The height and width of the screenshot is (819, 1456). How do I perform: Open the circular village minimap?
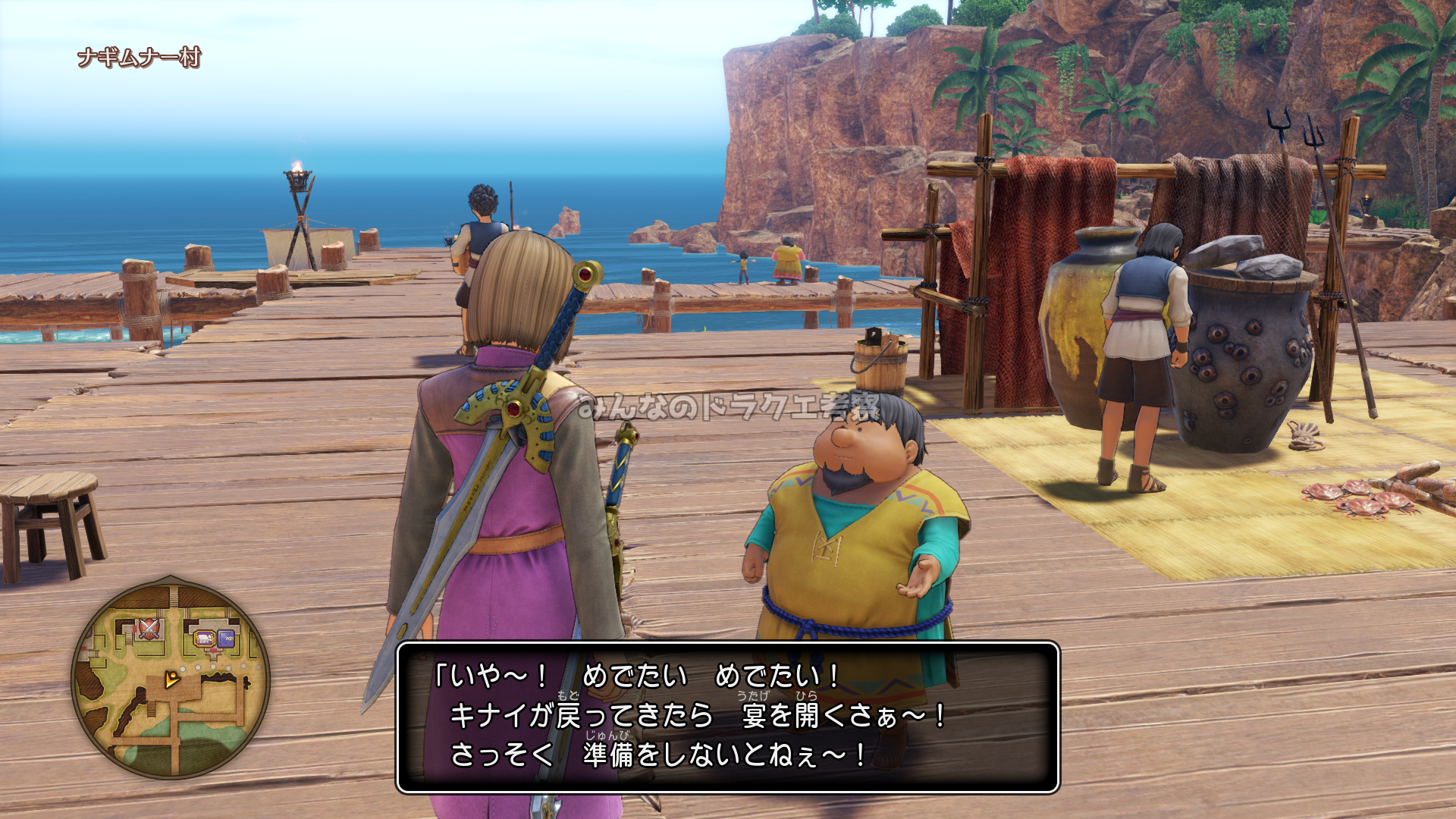click(x=171, y=677)
